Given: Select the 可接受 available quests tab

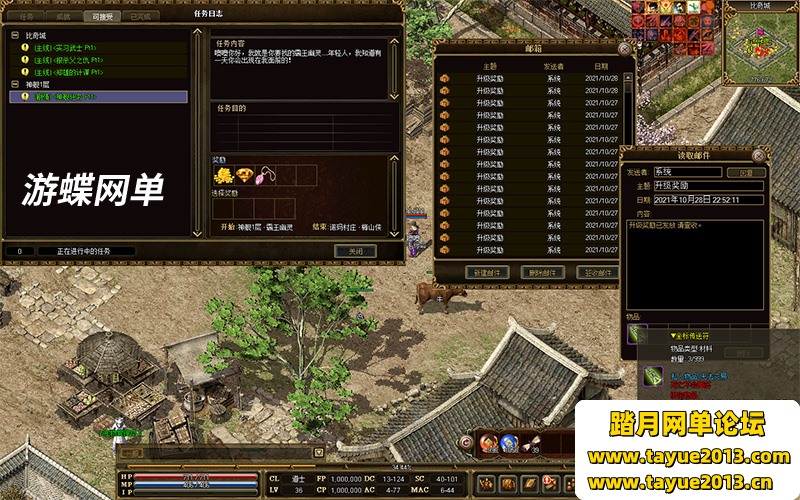Looking at the screenshot, I should pyautogui.click(x=101, y=17).
